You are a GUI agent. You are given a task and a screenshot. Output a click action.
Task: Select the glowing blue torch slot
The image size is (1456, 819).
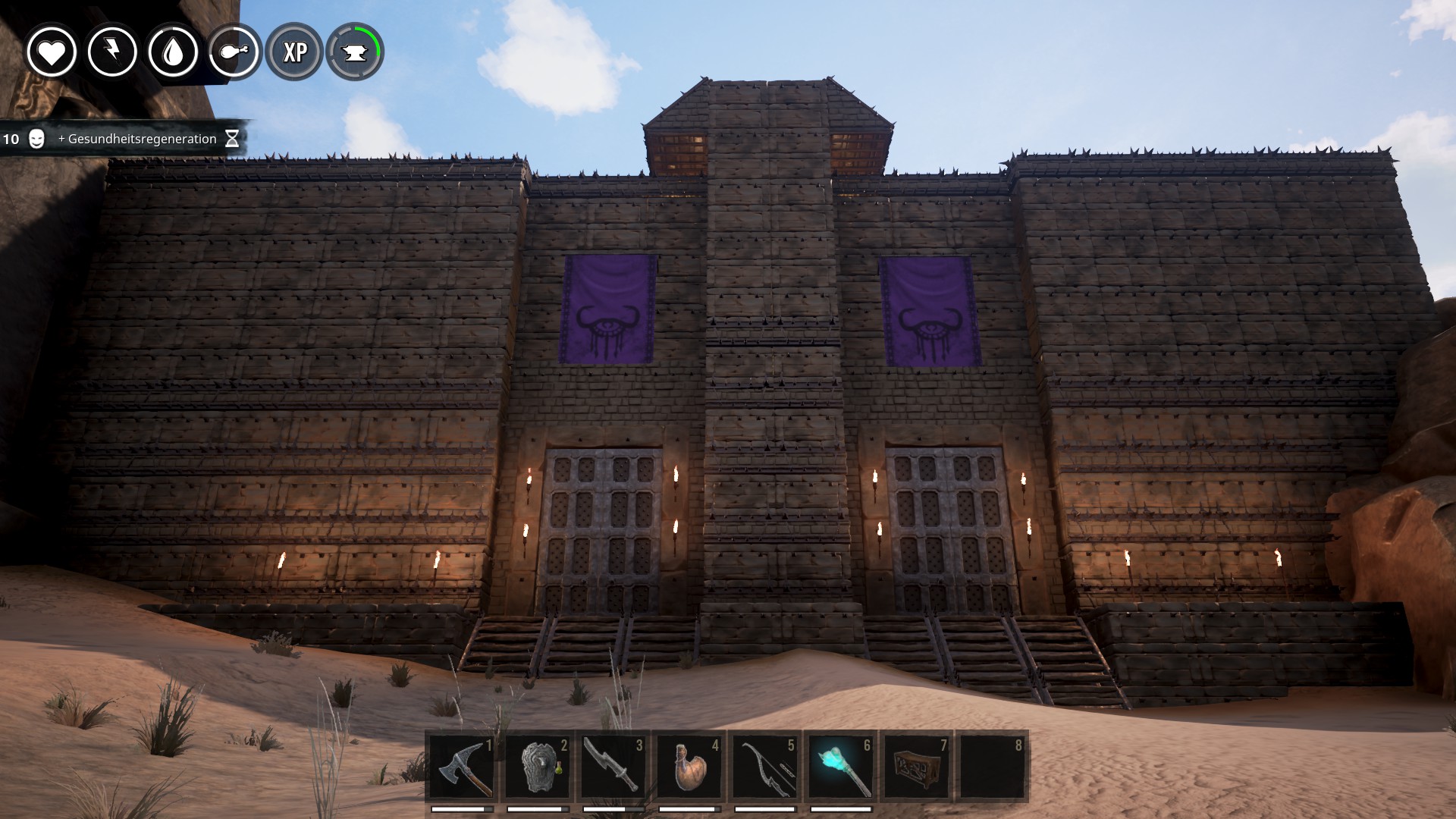pyautogui.click(x=841, y=767)
